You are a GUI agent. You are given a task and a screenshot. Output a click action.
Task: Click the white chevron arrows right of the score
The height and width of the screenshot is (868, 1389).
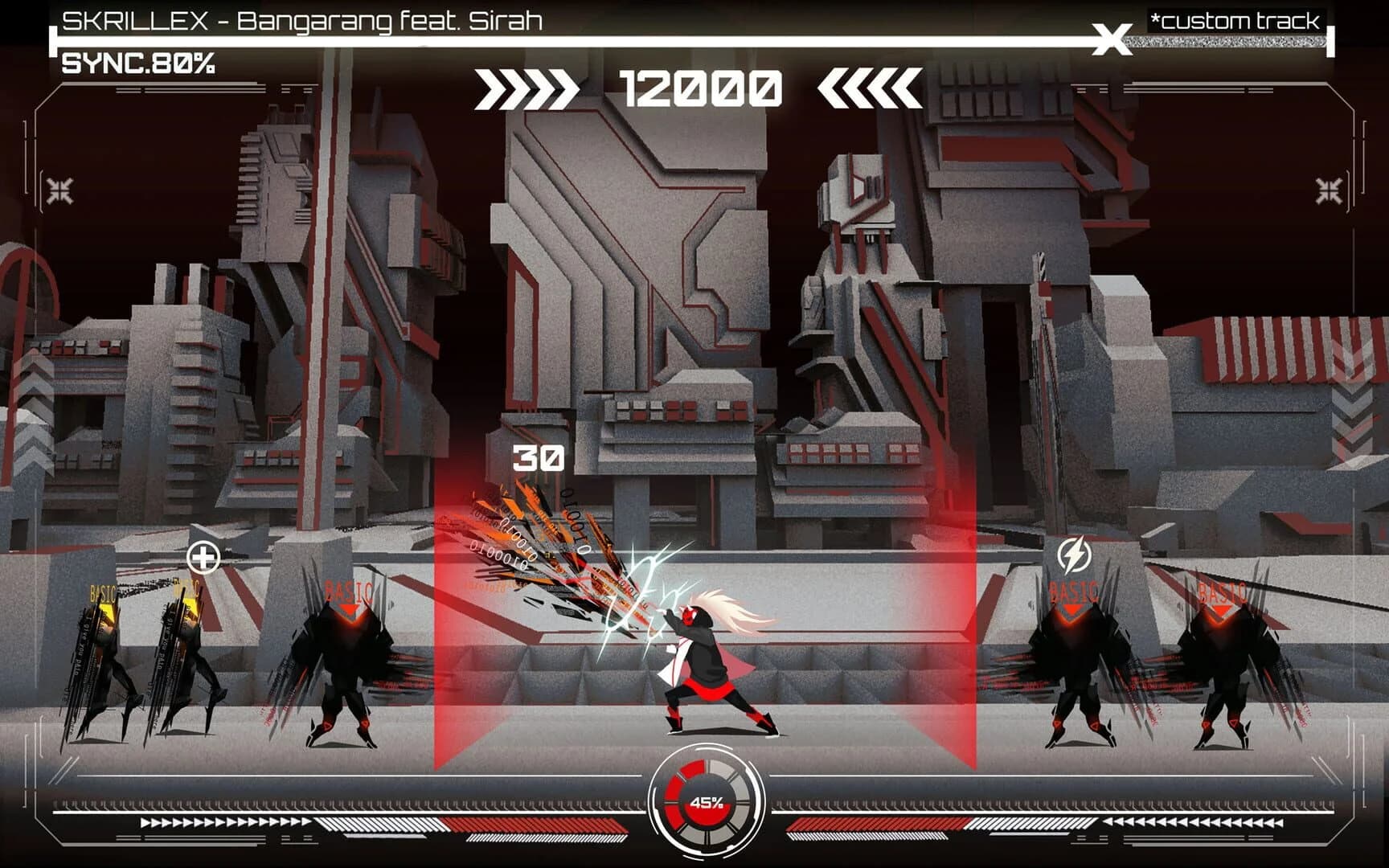[x=870, y=90]
